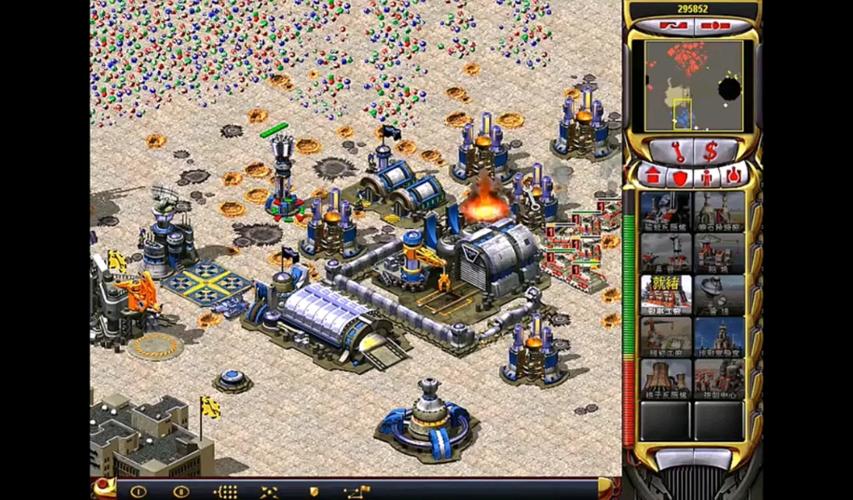Switch to the structures build tab
Viewport: 853px width, 500px height.
653,177
